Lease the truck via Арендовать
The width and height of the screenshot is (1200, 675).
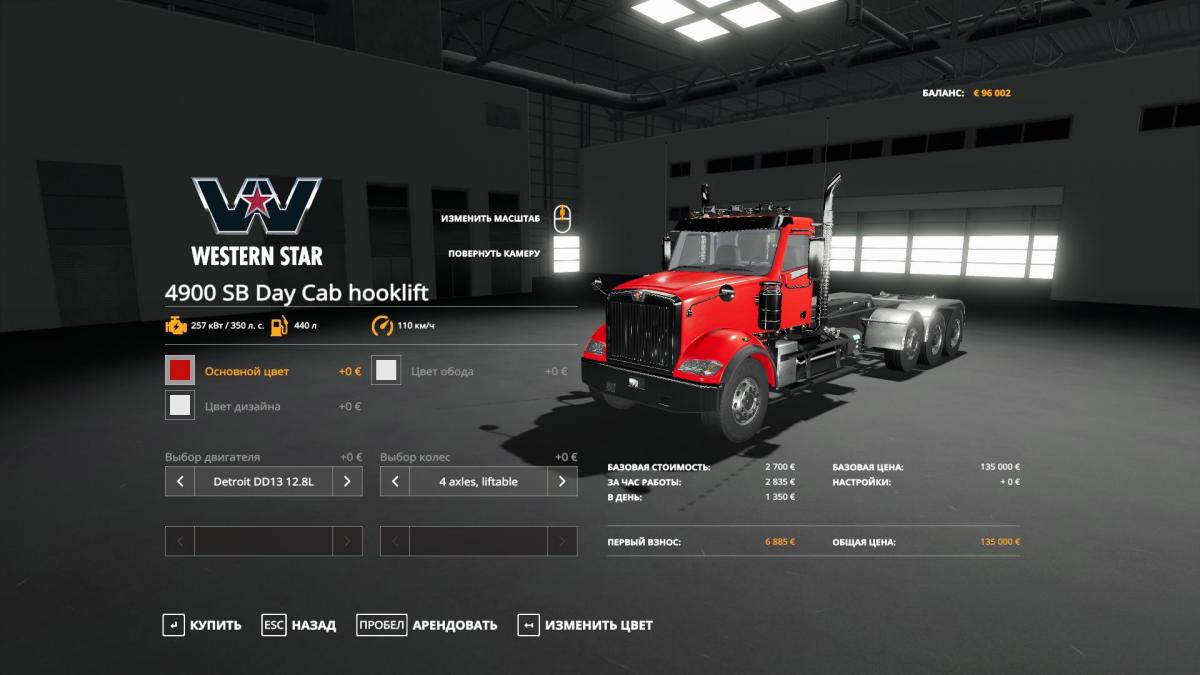coord(427,625)
